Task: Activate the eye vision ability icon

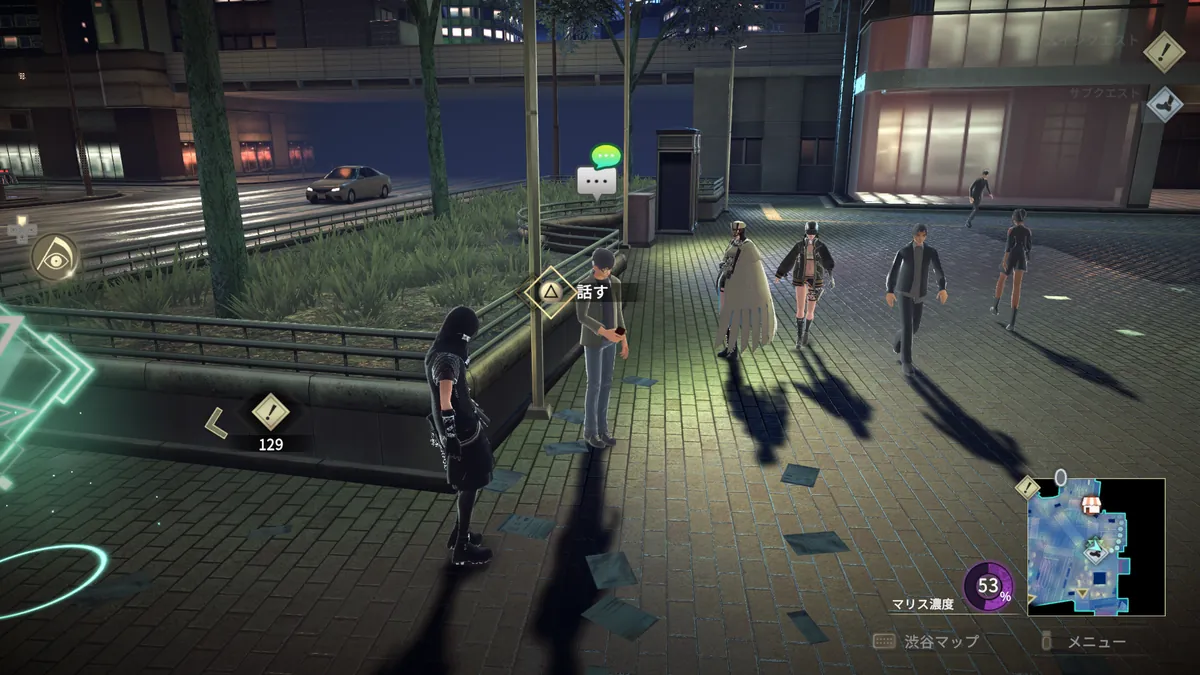Action: click(54, 257)
